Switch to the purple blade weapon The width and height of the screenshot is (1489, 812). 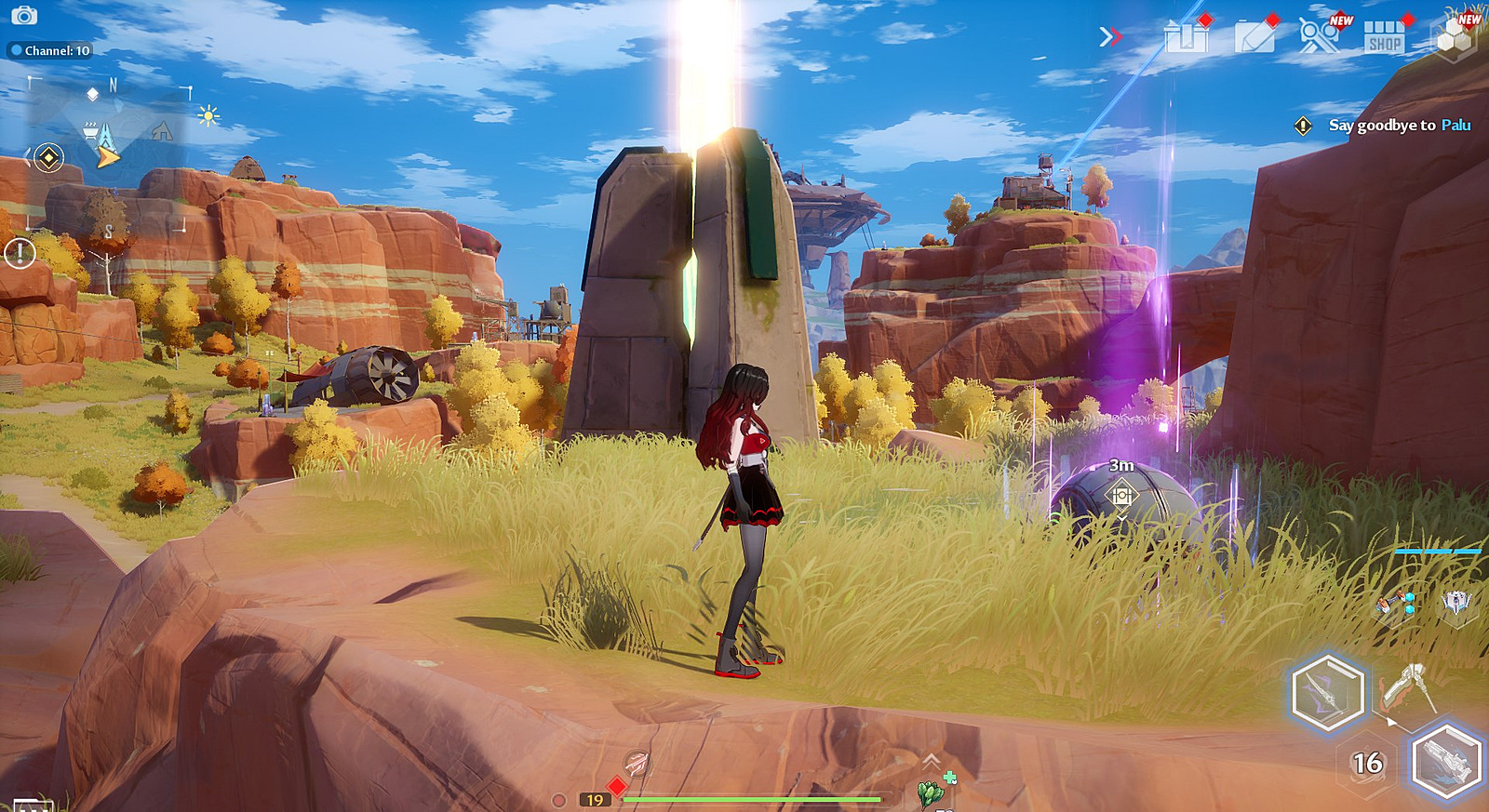[x=1328, y=692]
